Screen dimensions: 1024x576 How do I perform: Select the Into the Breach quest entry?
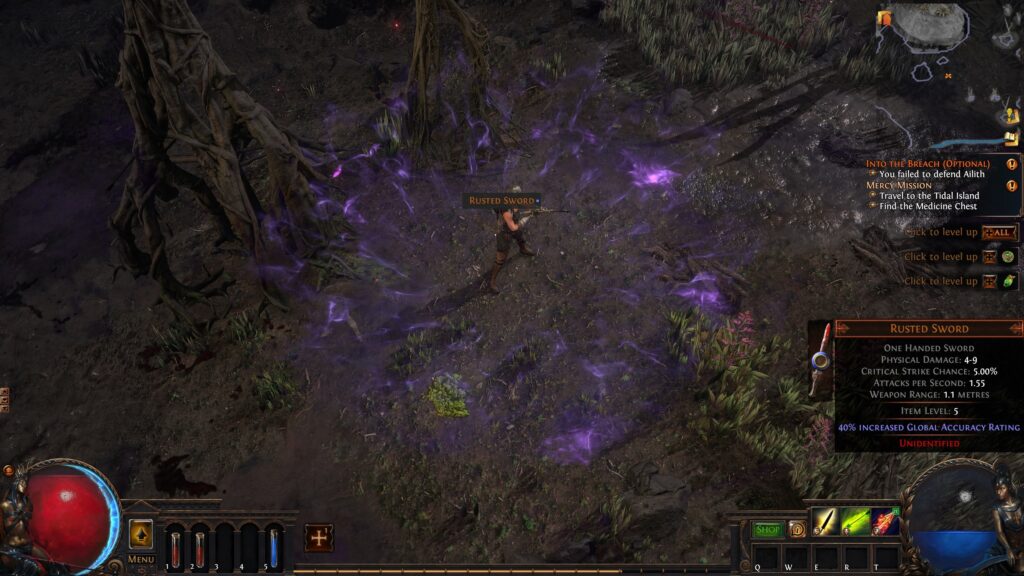[x=927, y=164]
